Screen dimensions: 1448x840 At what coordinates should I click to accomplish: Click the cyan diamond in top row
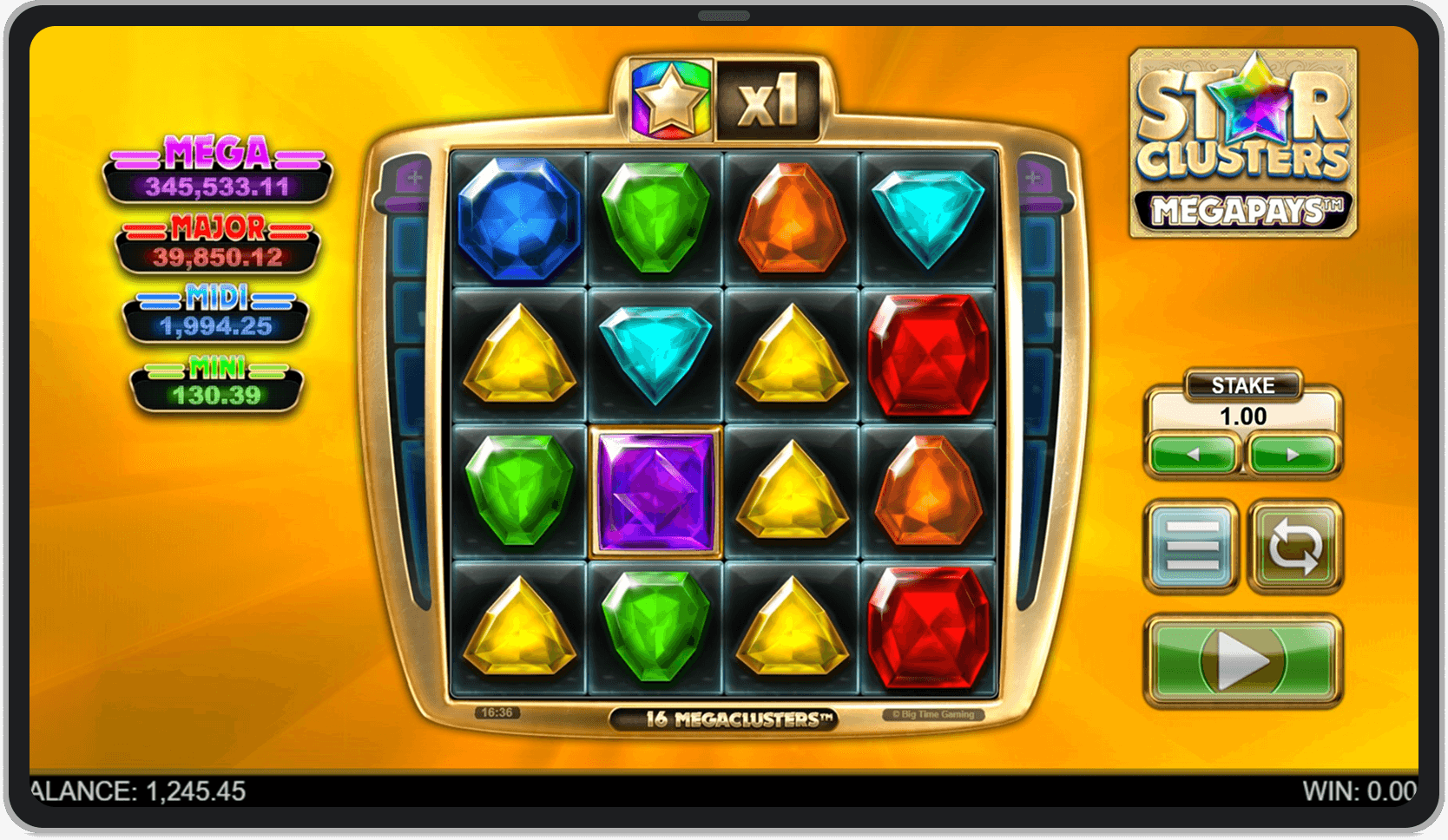point(928,215)
